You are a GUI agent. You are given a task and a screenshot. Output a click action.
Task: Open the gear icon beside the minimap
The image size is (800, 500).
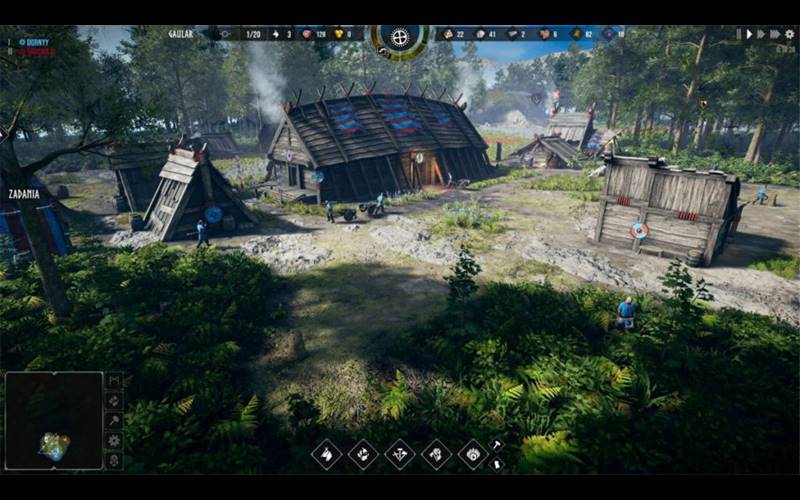114,440
